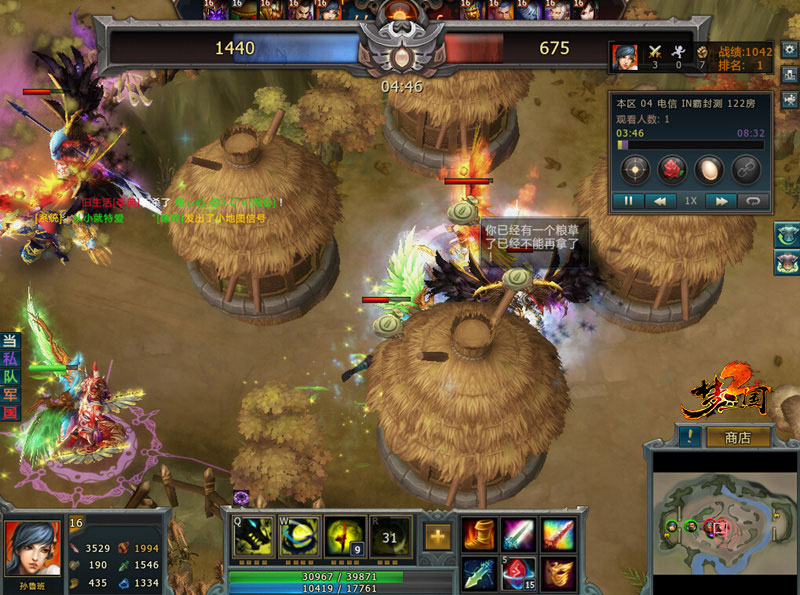This screenshot has width=800, height=595.
Task: Toggle the replay loop button
Action: tap(753, 200)
